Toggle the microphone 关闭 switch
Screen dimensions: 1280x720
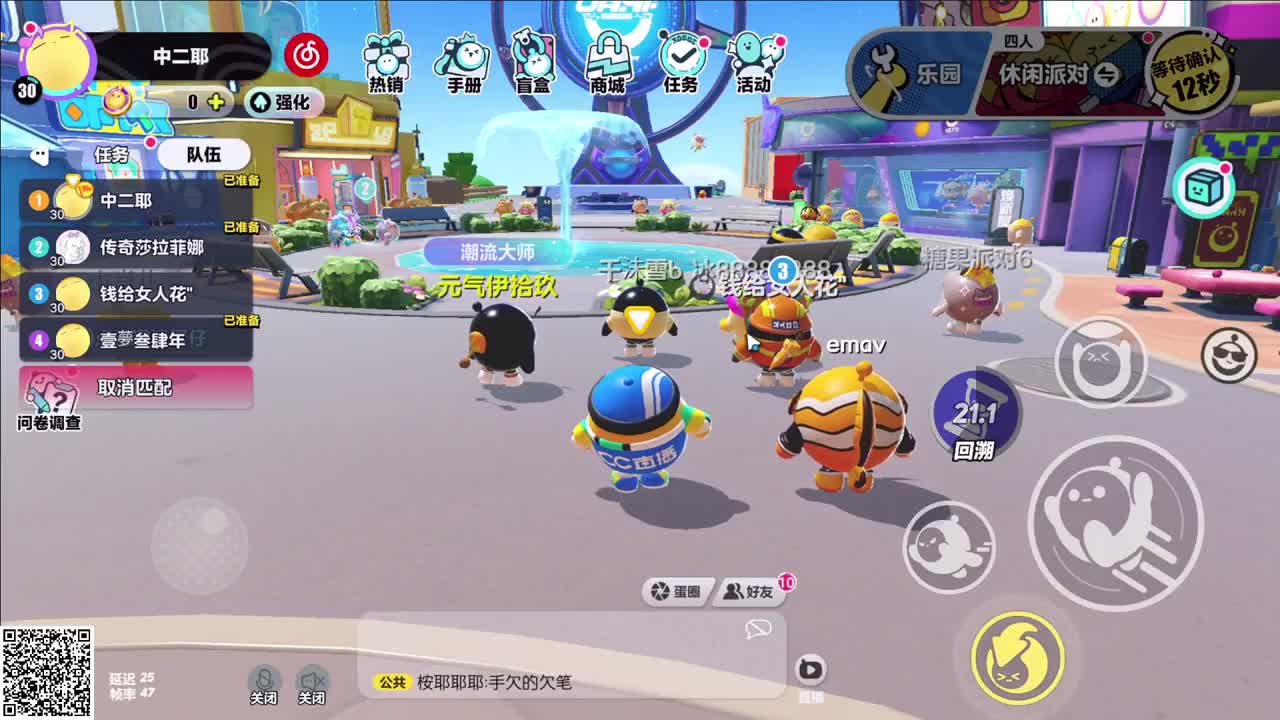point(262,683)
